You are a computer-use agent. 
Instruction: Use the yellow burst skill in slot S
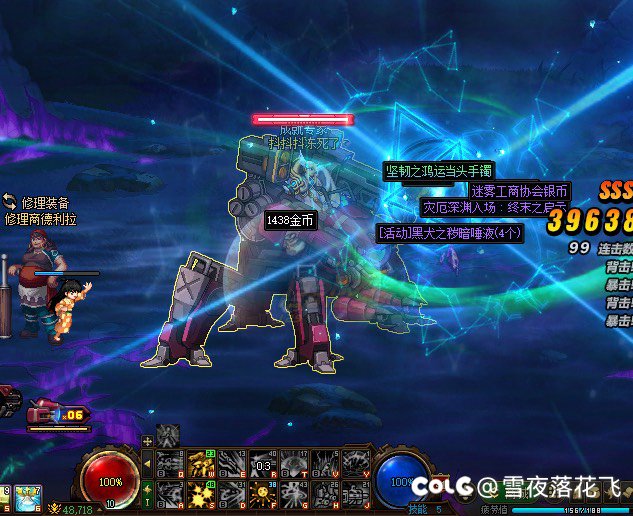point(201,493)
